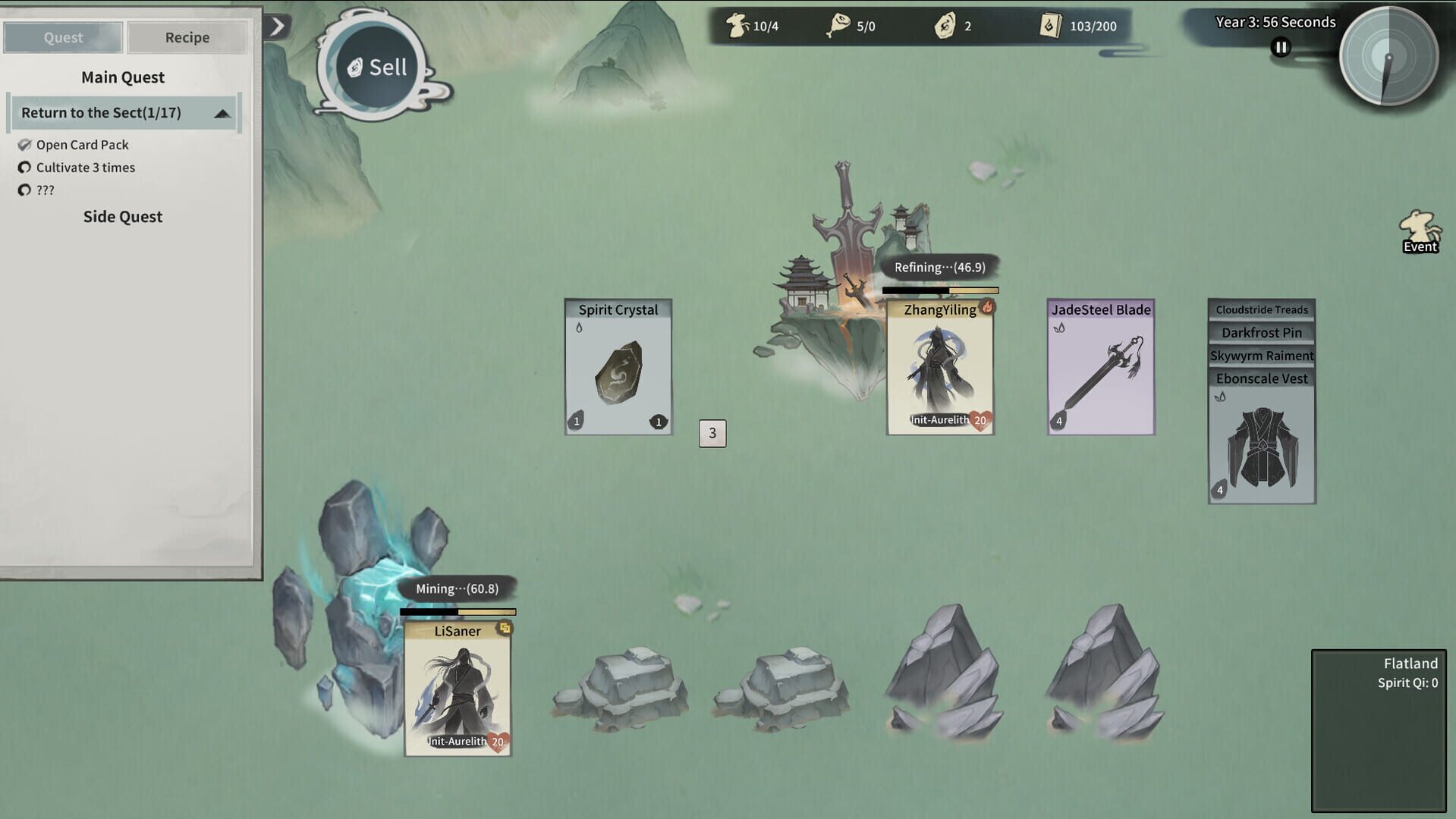Toggle the ??? hidden objective marker
Screen dimensions: 1456x819
[x=25, y=190]
